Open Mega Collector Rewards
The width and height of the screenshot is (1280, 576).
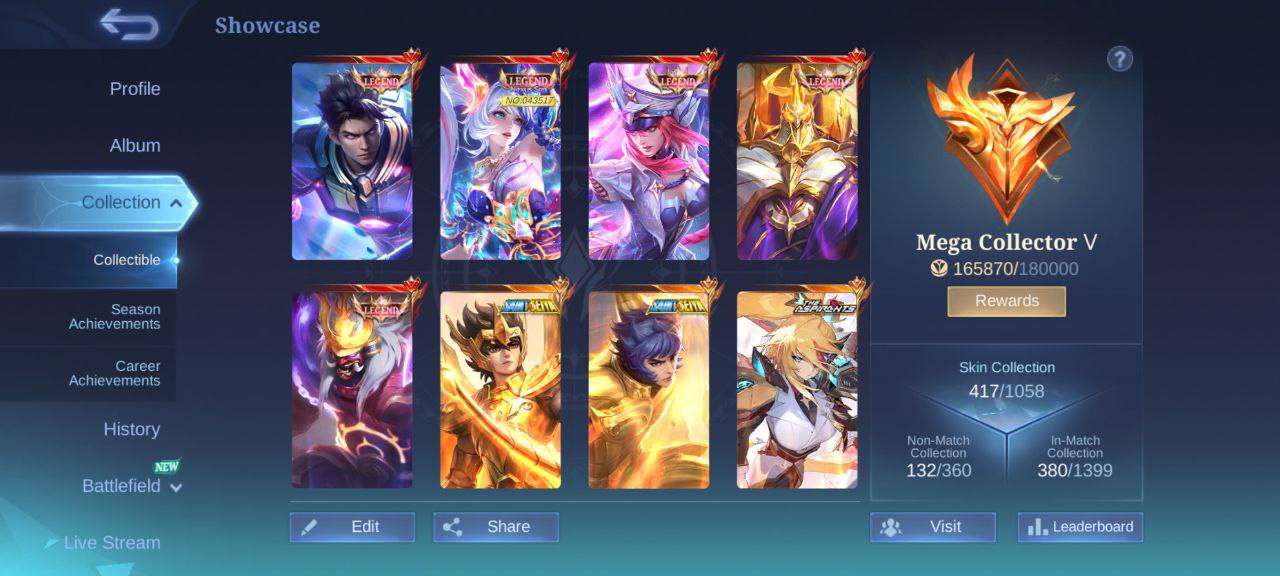1006,301
